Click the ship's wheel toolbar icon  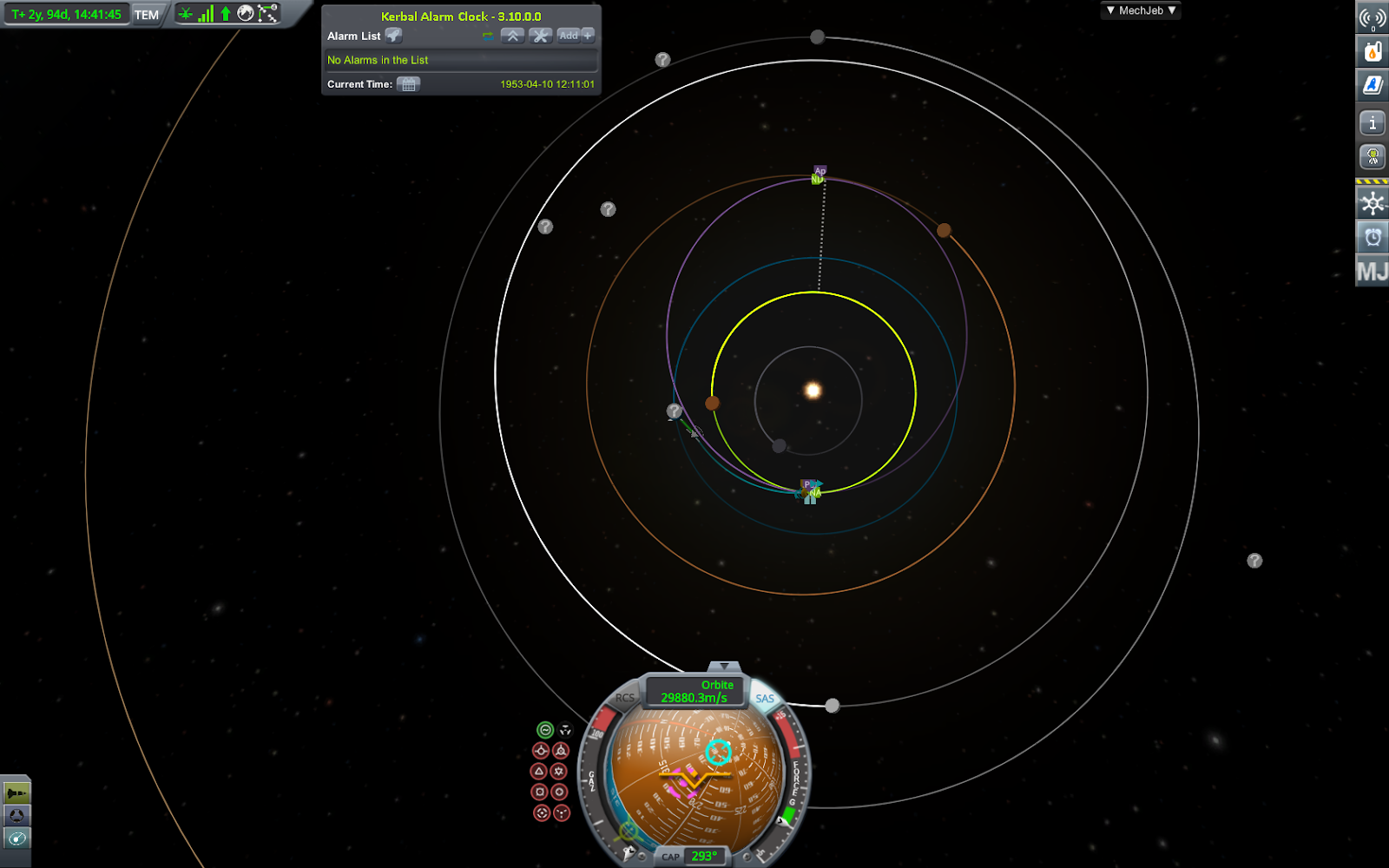(1373, 204)
